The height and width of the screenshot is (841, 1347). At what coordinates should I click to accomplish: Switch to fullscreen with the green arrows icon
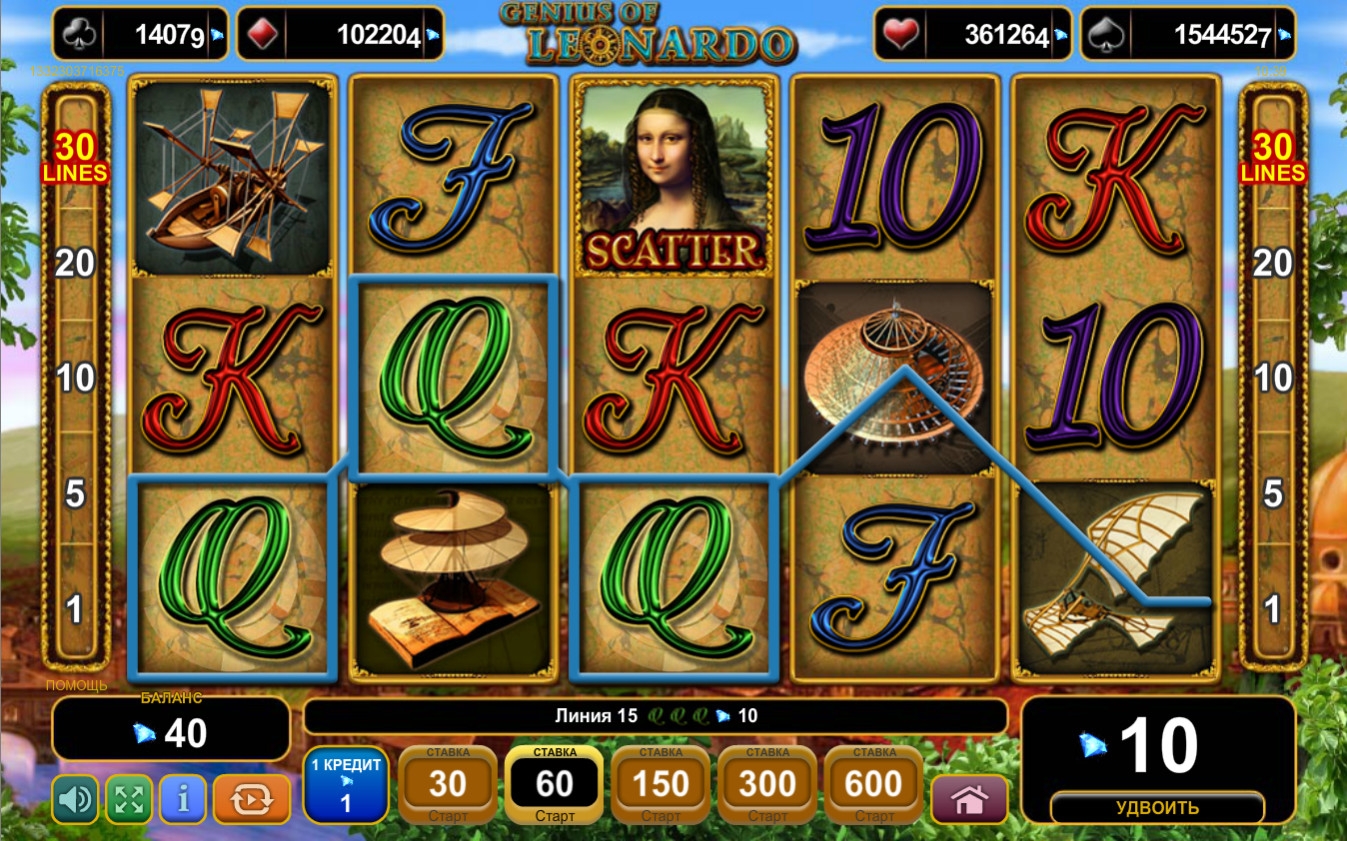click(129, 799)
